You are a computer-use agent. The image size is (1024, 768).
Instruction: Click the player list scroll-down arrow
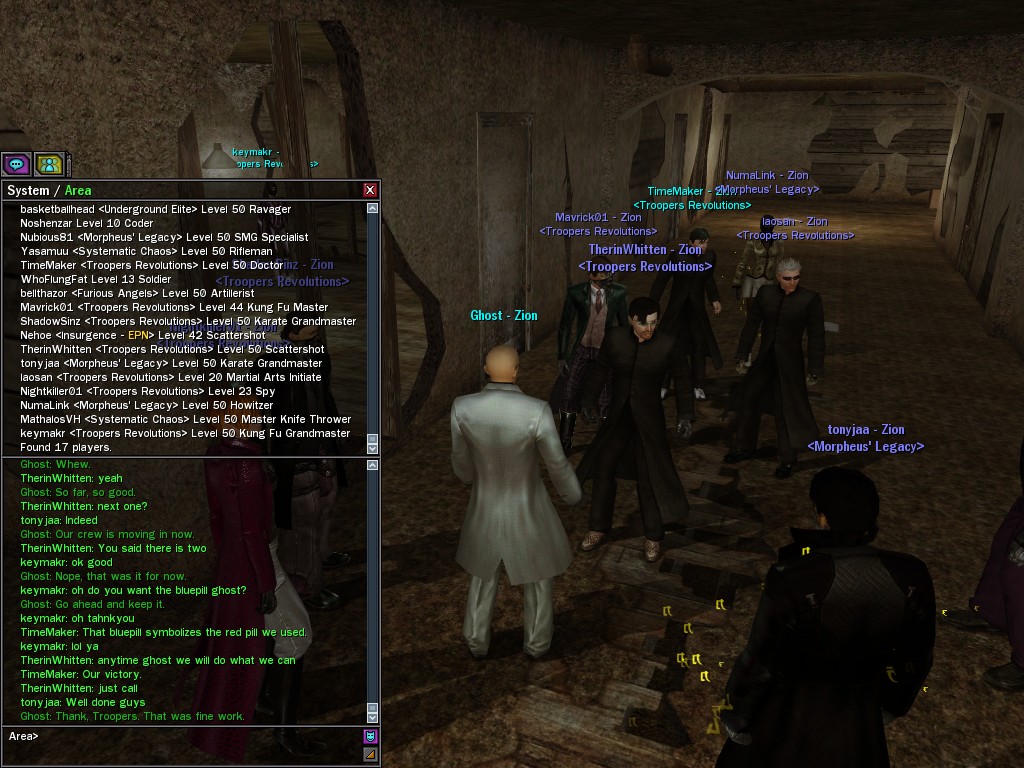click(x=373, y=446)
